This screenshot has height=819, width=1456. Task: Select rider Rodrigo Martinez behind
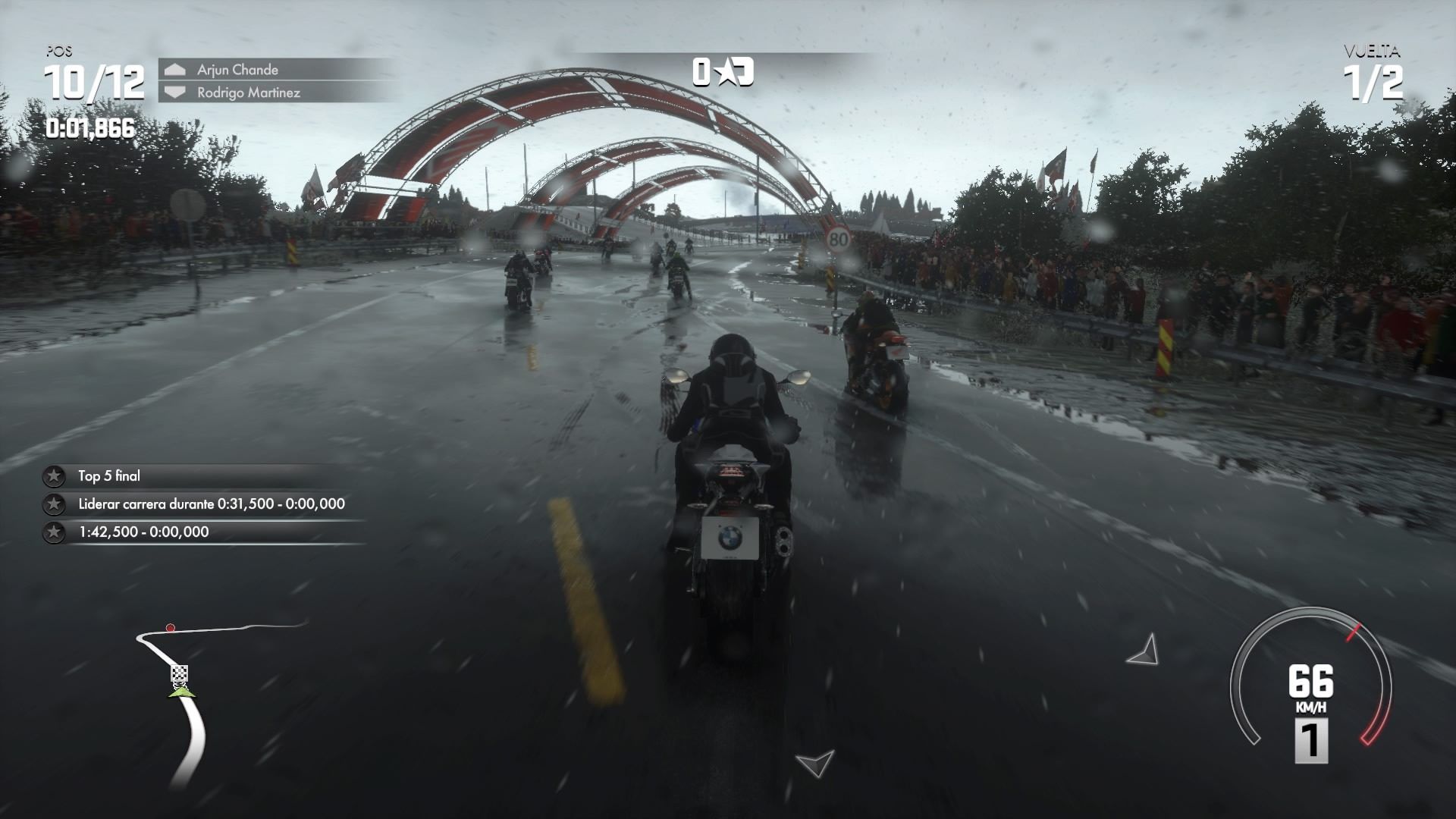tap(248, 93)
